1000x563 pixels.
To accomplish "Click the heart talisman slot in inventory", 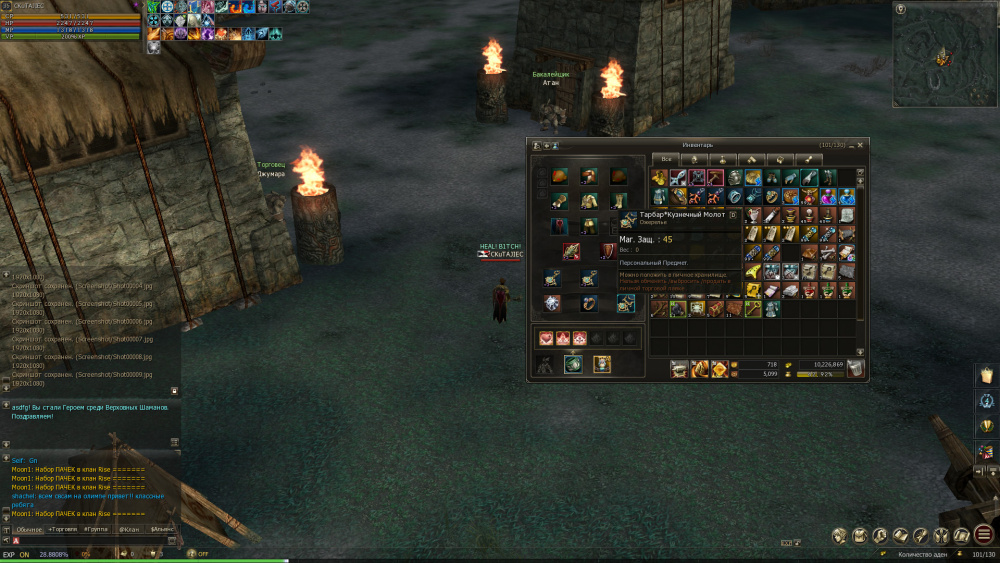I will coord(546,338).
